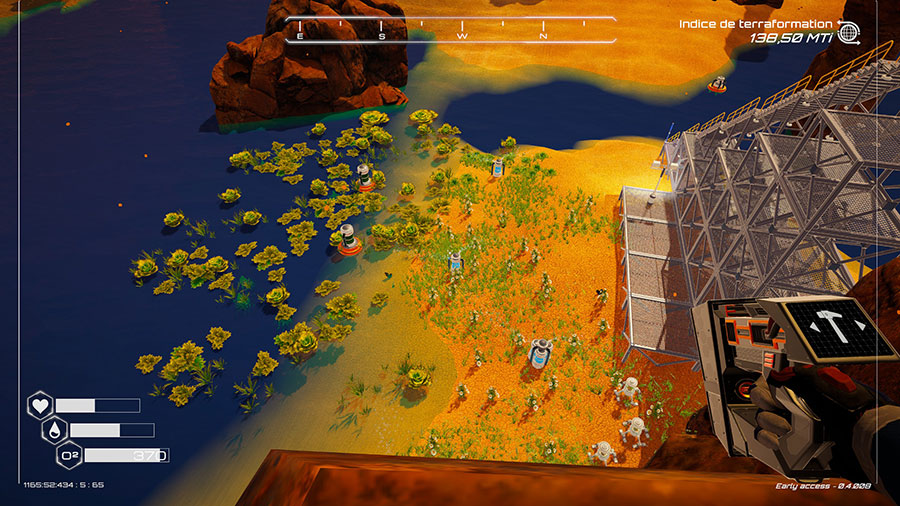Select the water drop thirst icon
Screen dimensions: 900x506
pos(54,430)
